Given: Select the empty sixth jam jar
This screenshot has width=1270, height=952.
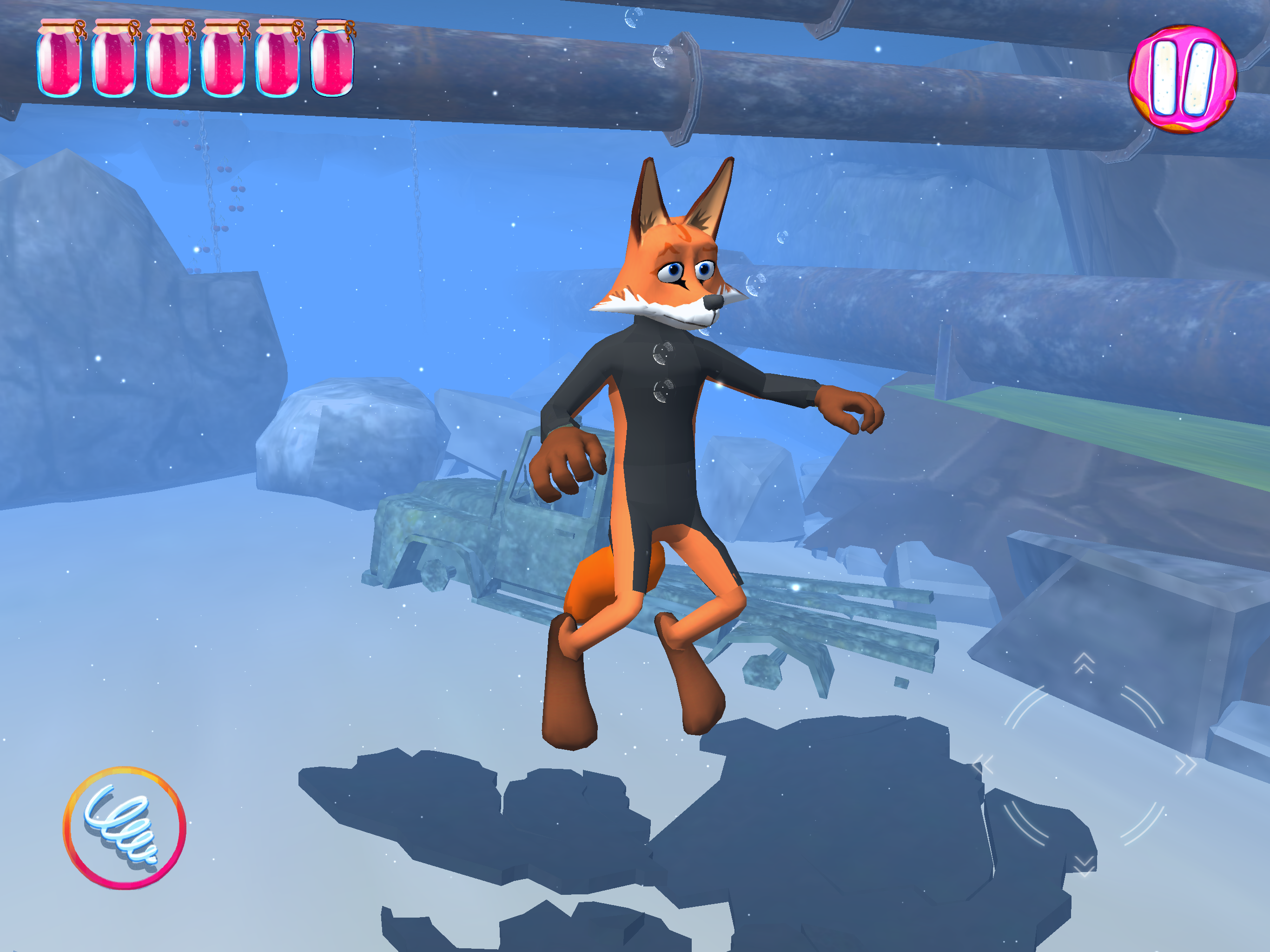Looking at the screenshot, I should [x=332, y=58].
